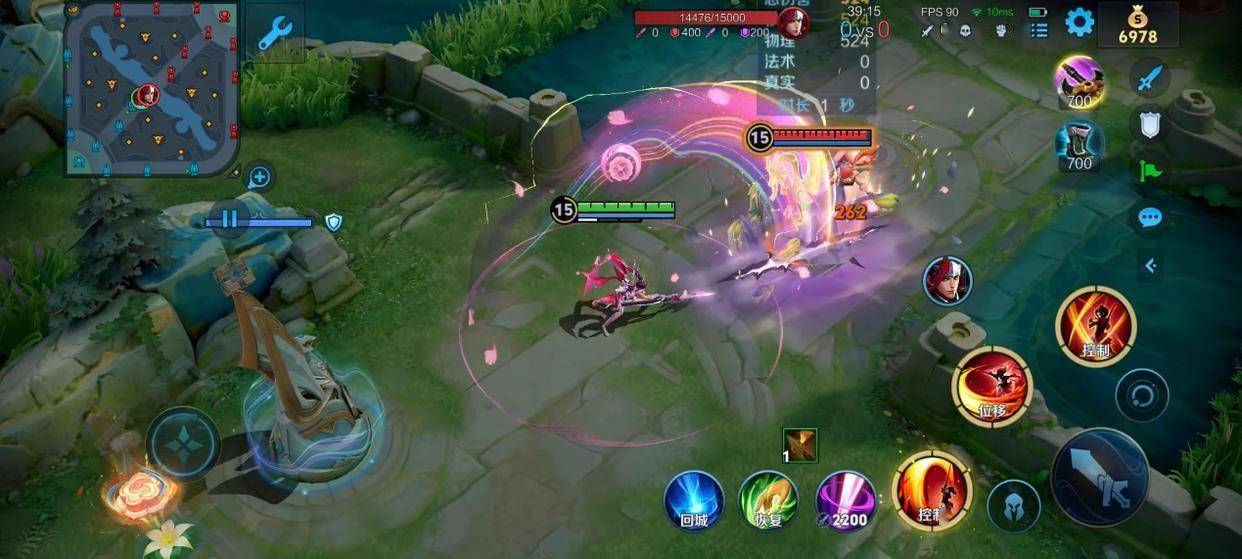Open the blue gear settings menu
Viewport: 1242px width, 559px height.
(1079, 22)
